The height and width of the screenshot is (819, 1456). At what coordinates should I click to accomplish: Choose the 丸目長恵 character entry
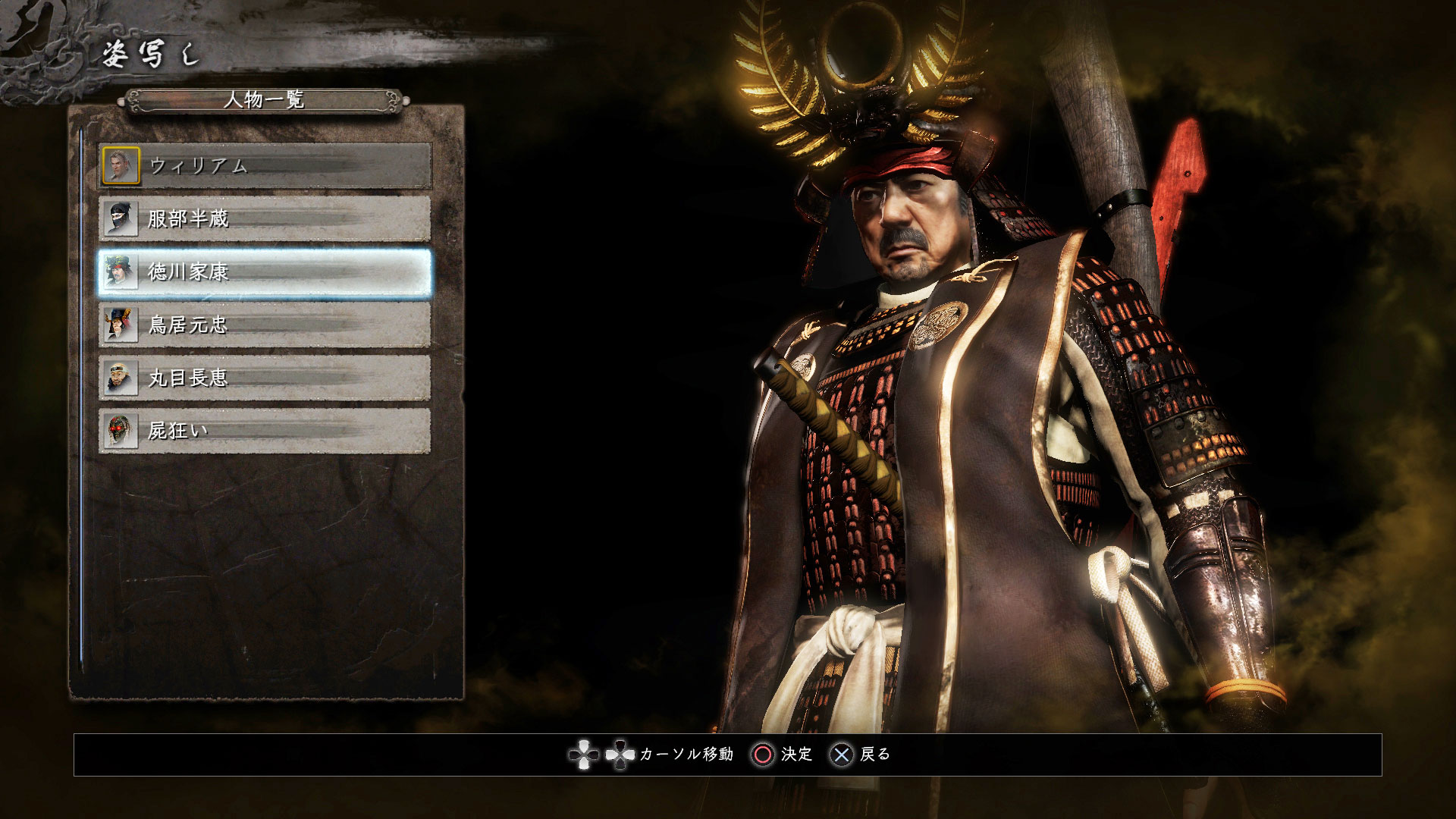pos(265,378)
